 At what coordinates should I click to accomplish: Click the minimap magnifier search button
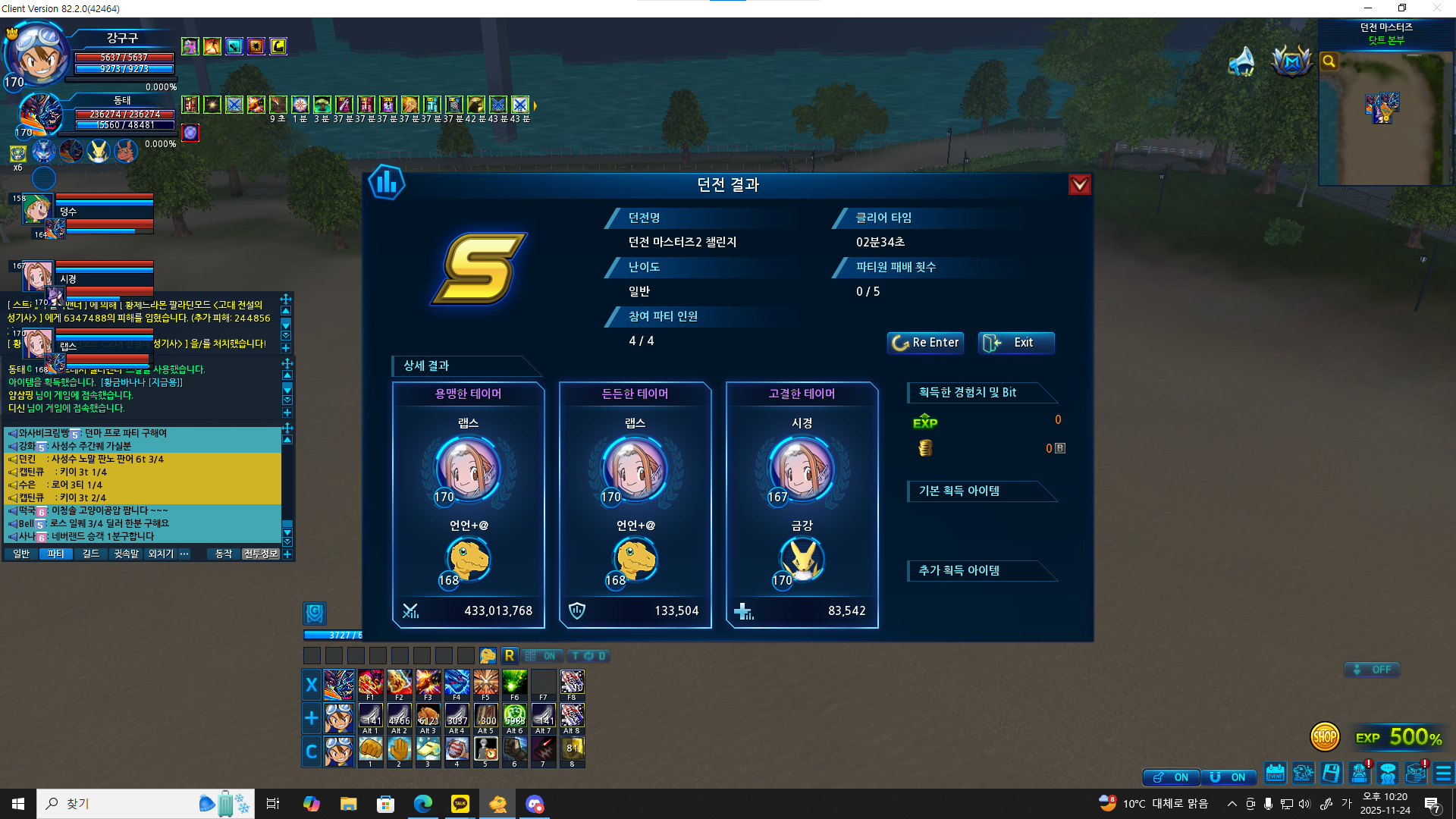point(1329,61)
